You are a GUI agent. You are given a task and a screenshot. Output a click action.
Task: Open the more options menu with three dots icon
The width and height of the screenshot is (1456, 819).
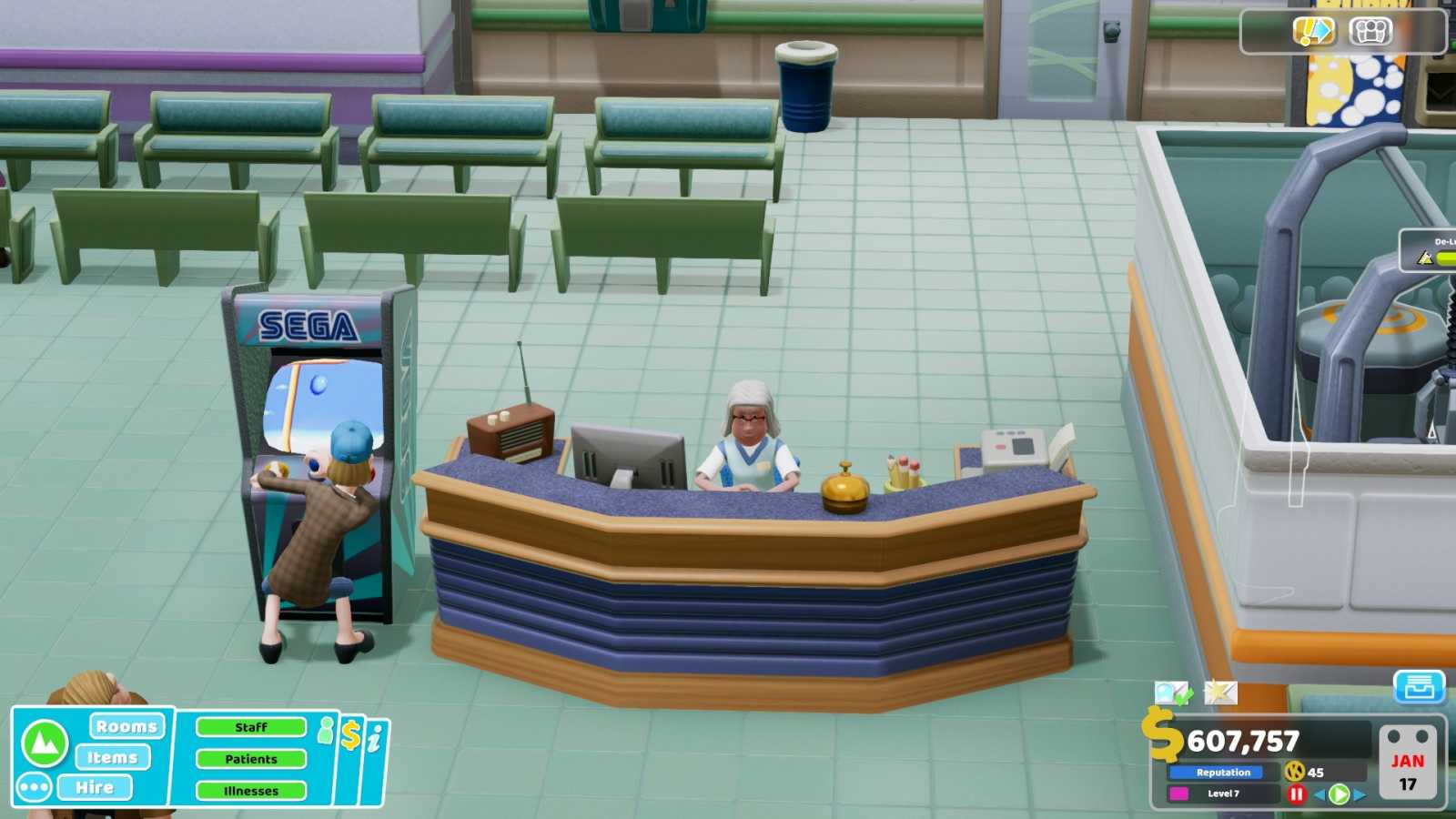(33, 786)
